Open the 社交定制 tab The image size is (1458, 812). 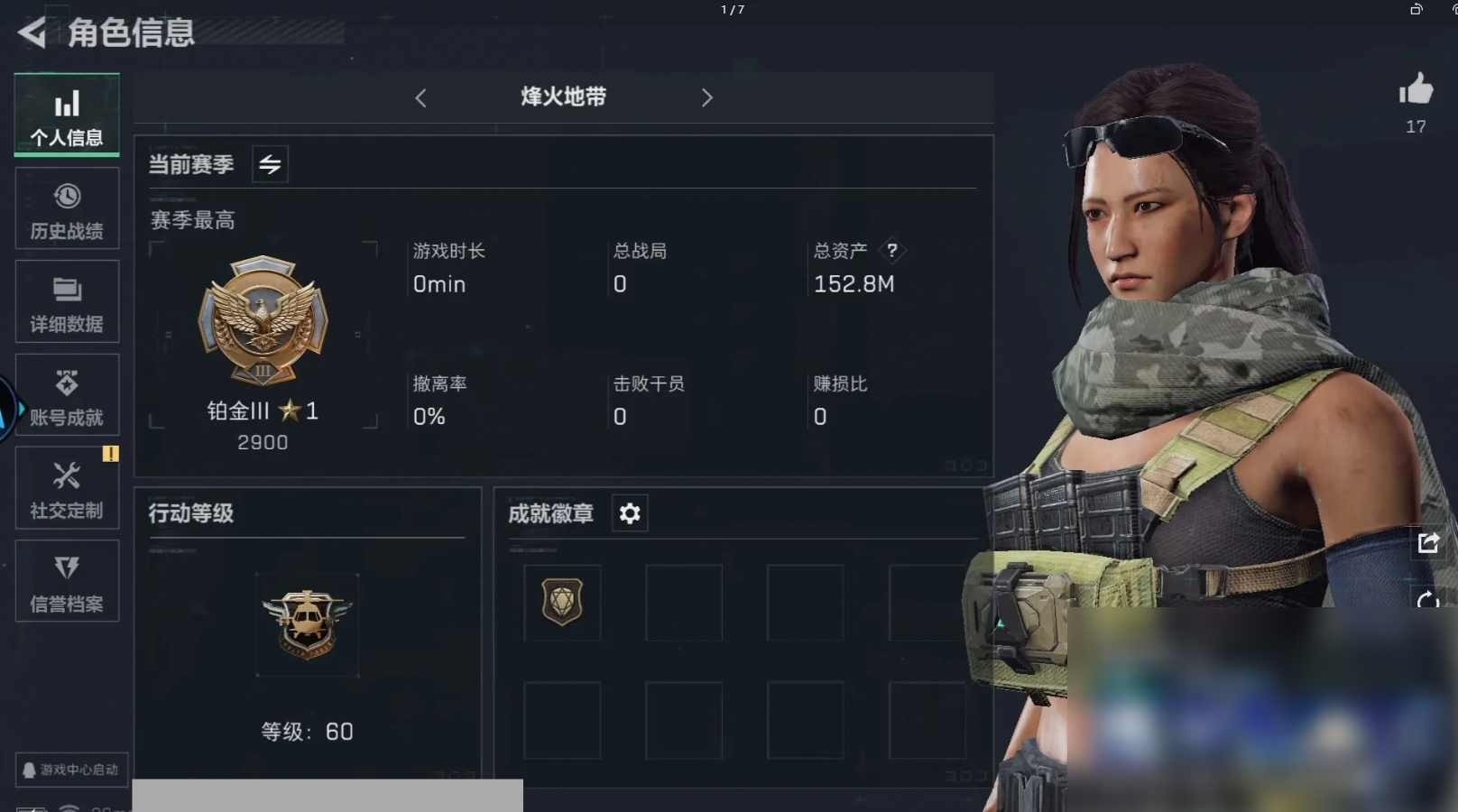point(67,489)
